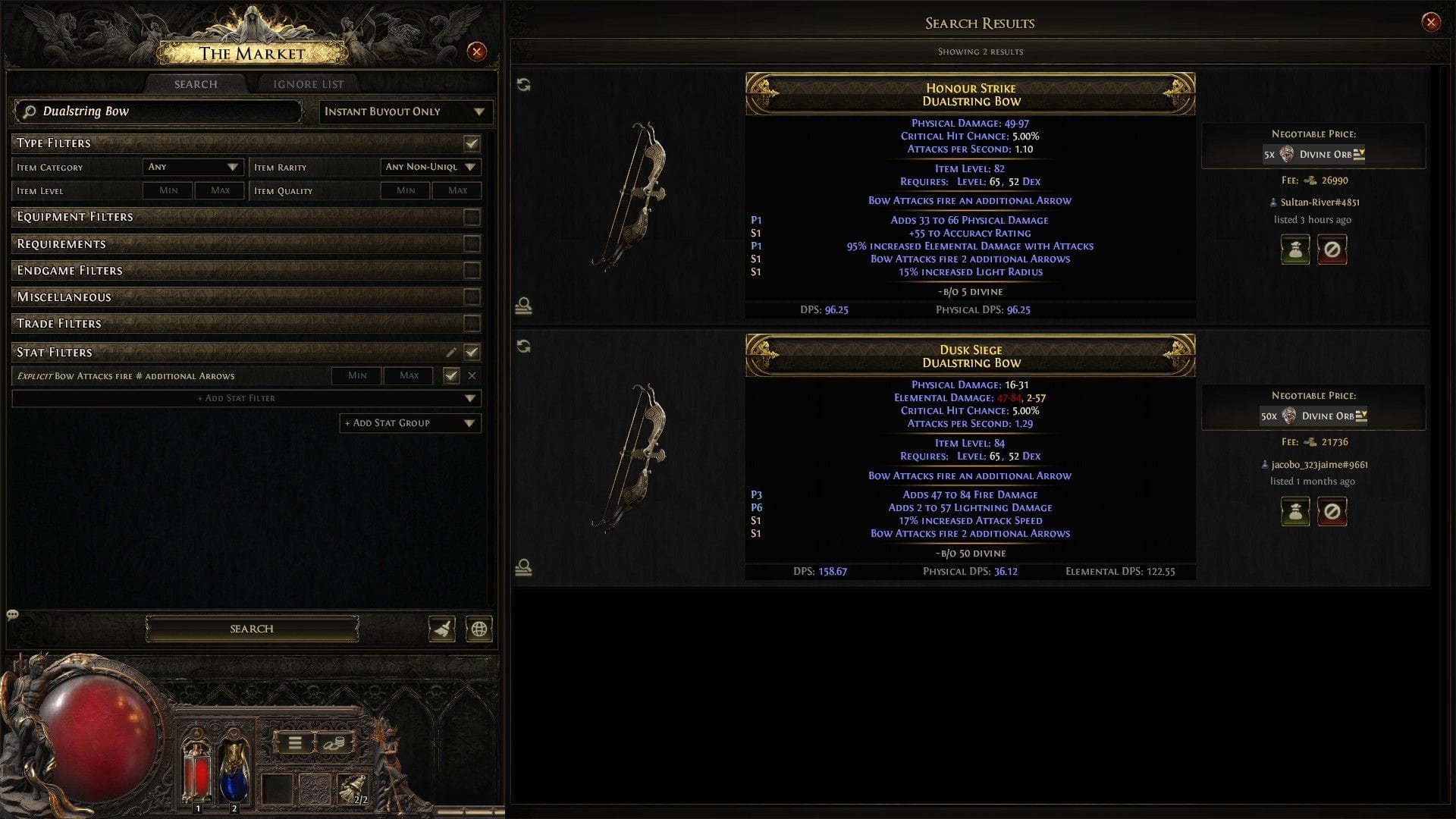Open the globe realm selector icon
The height and width of the screenshot is (819, 1456).
[479, 629]
